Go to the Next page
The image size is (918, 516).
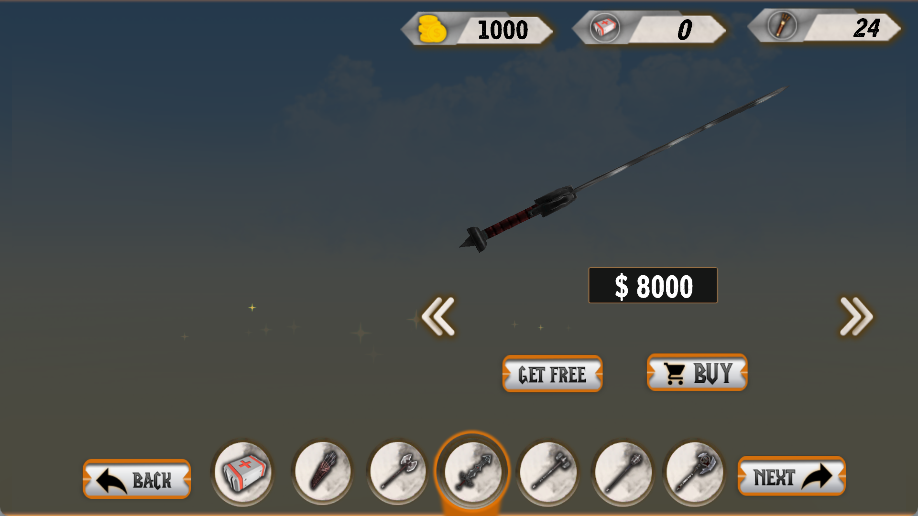click(x=791, y=477)
